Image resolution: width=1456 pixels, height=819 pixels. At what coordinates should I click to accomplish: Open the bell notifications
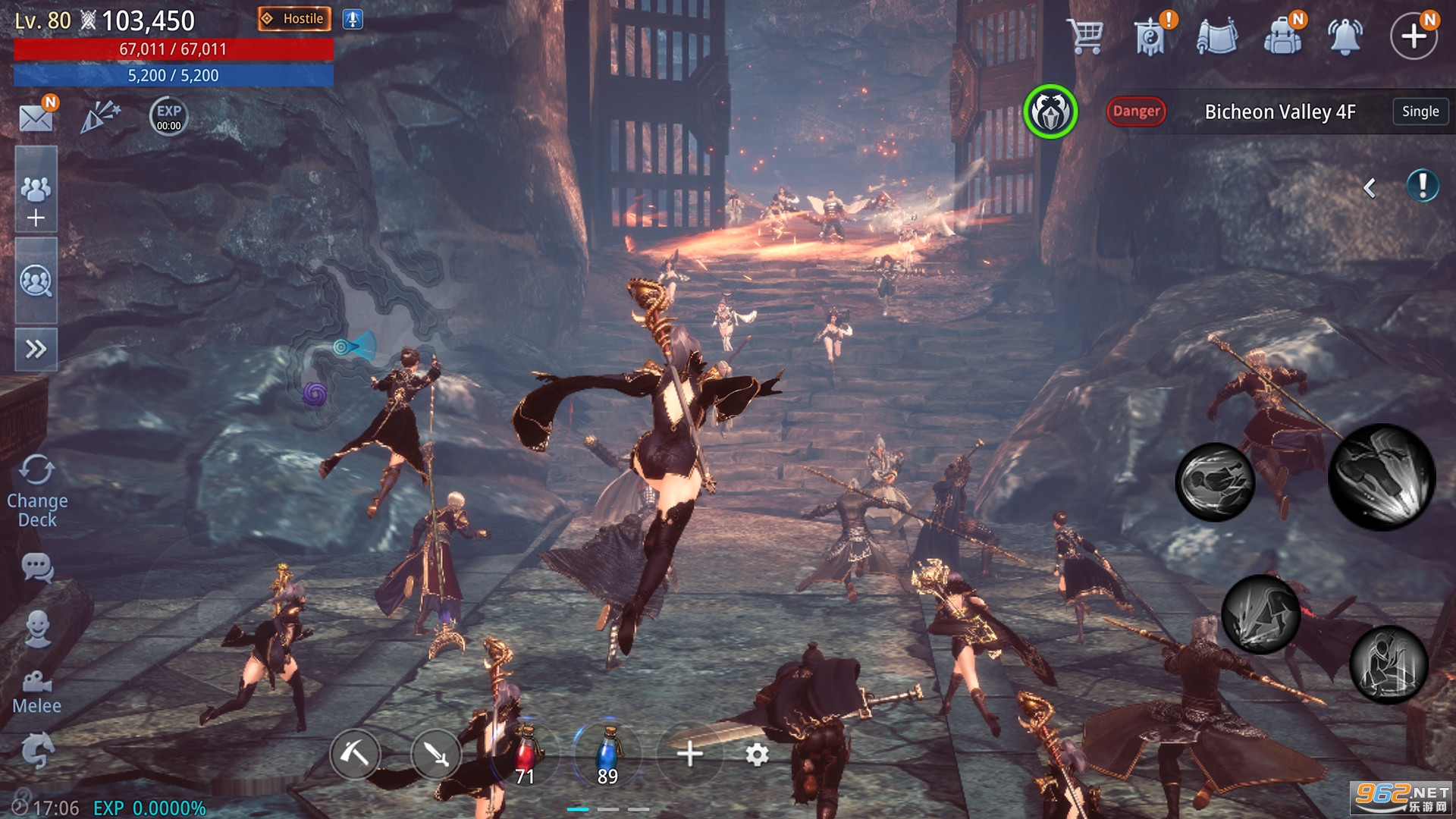(x=1345, y=36)
